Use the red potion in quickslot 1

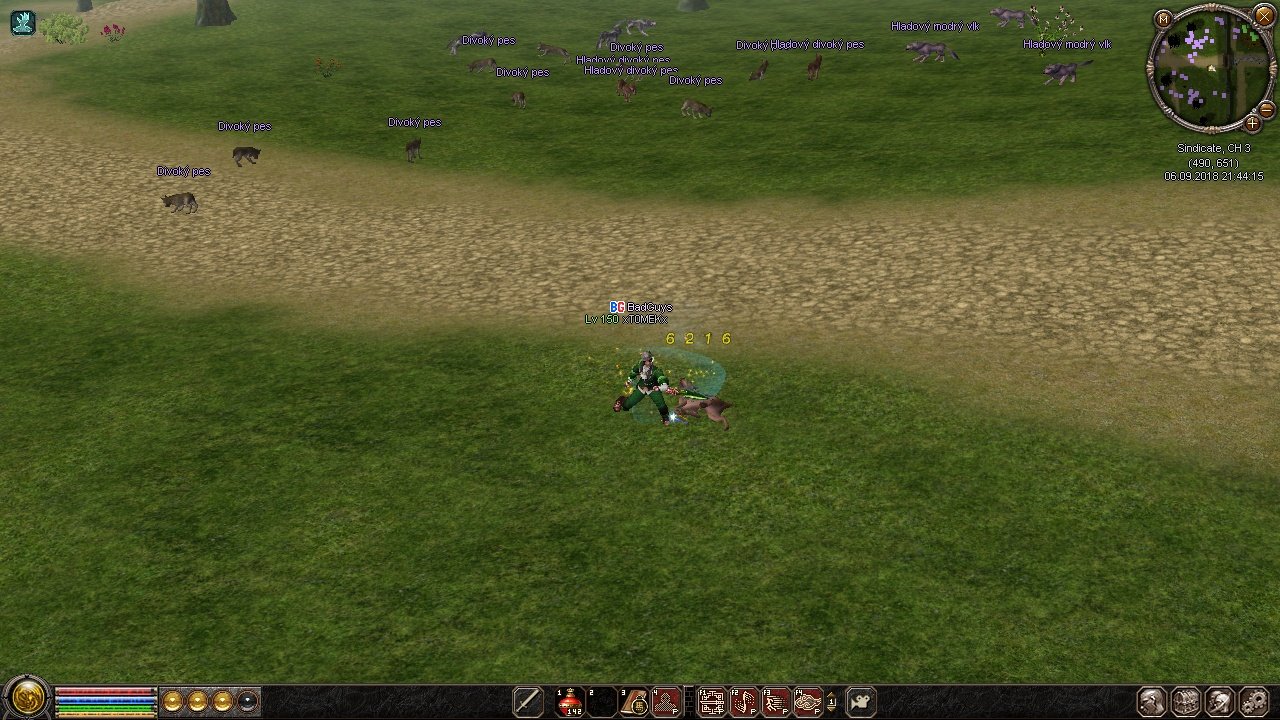571,702
